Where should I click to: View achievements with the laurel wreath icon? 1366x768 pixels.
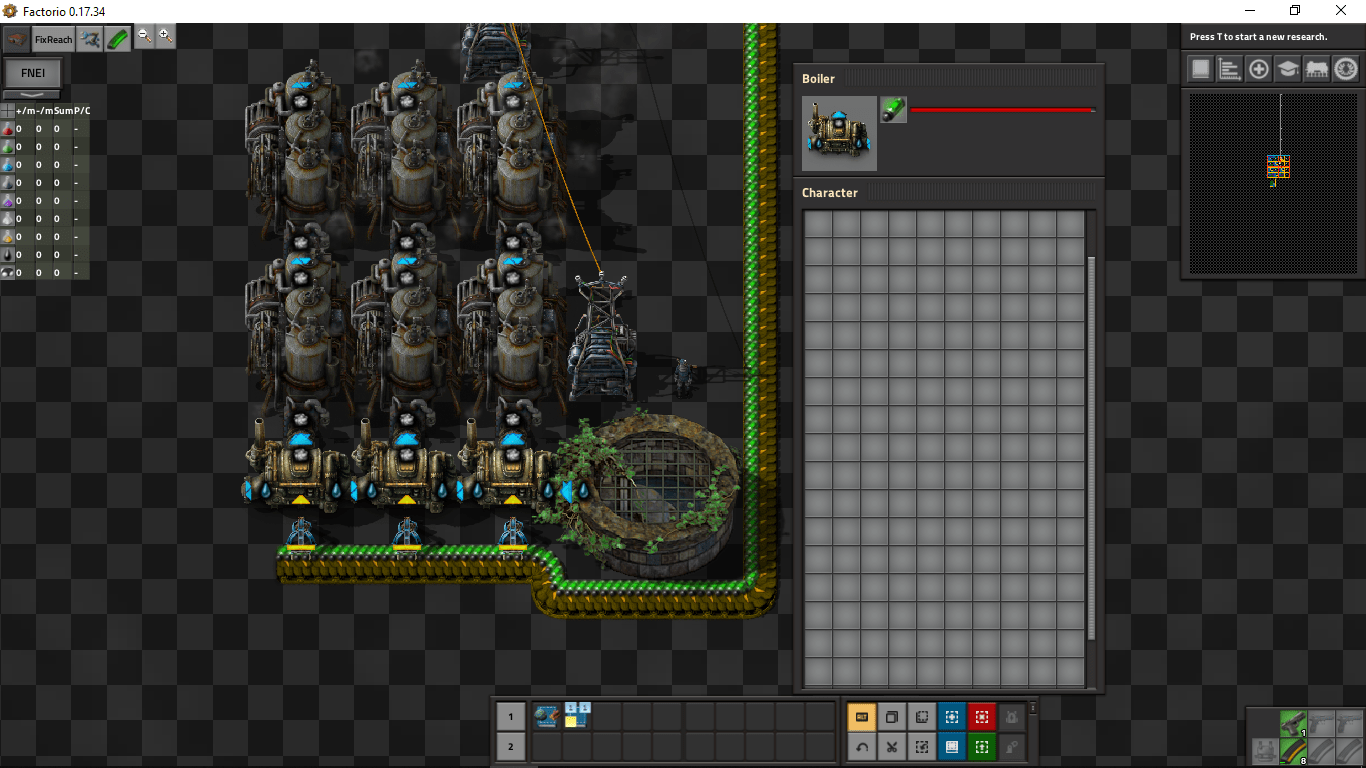[1345, 68]
